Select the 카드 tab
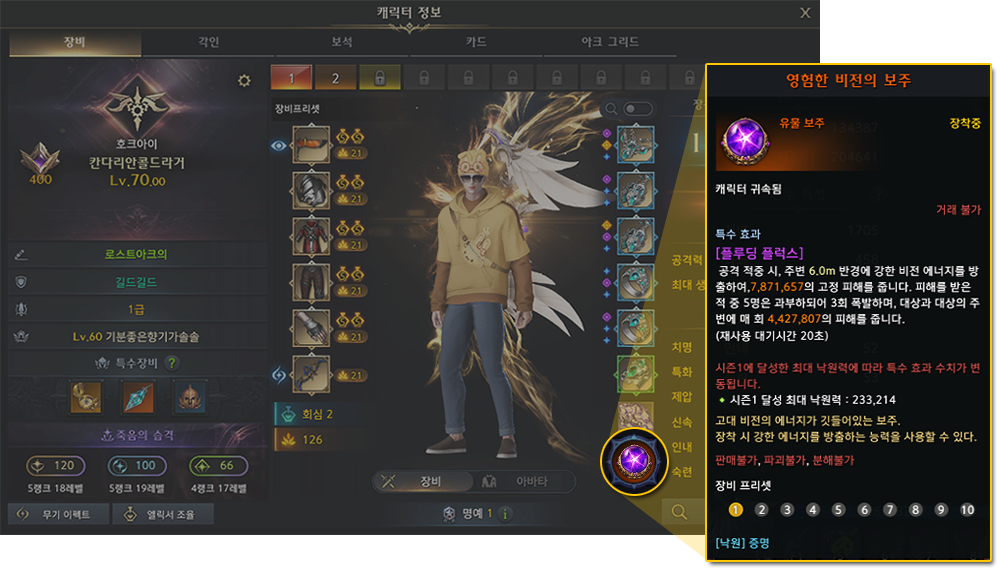 476,43
